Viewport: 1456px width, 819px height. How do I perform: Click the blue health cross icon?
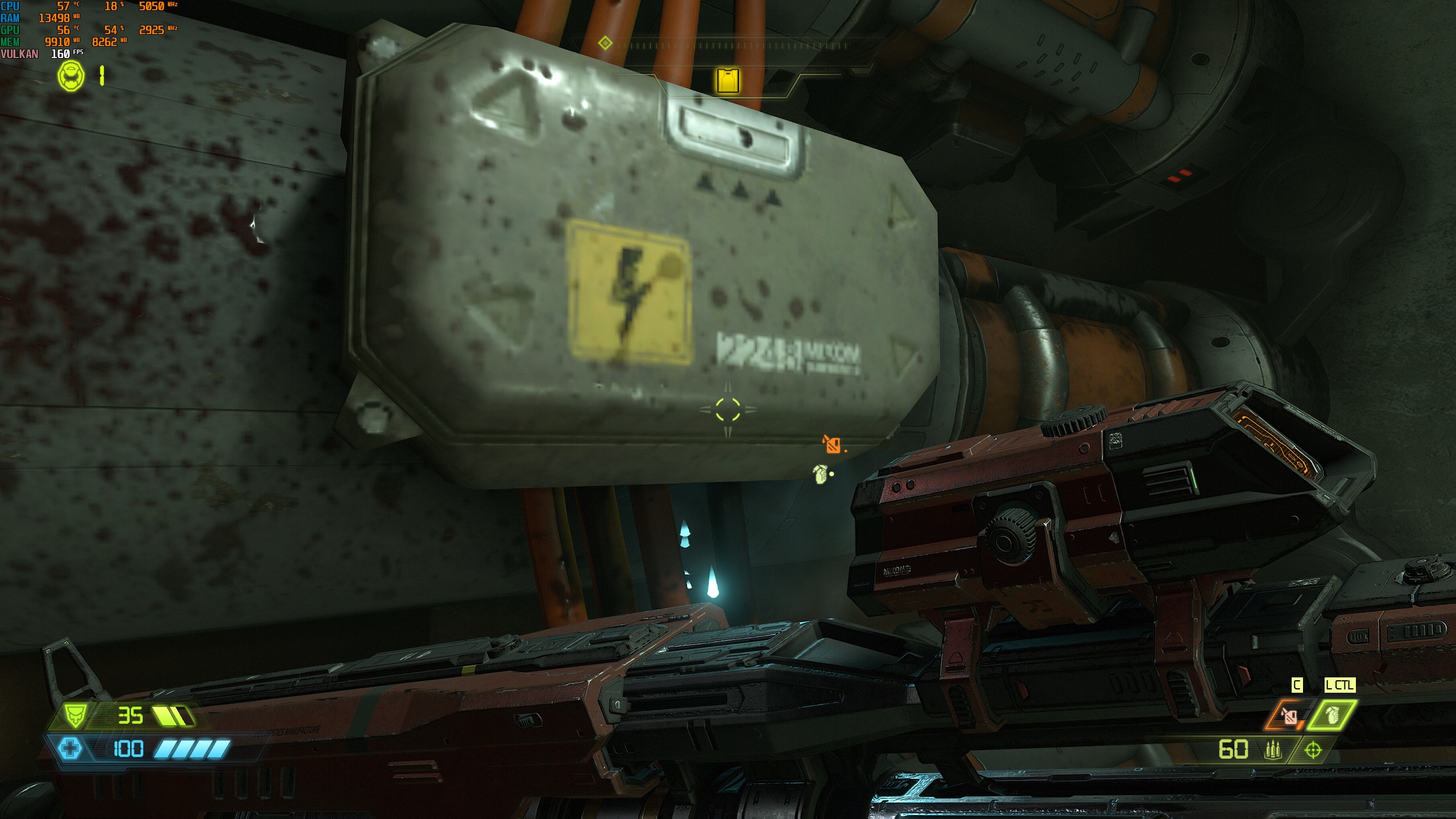click(x=71, y=748)
